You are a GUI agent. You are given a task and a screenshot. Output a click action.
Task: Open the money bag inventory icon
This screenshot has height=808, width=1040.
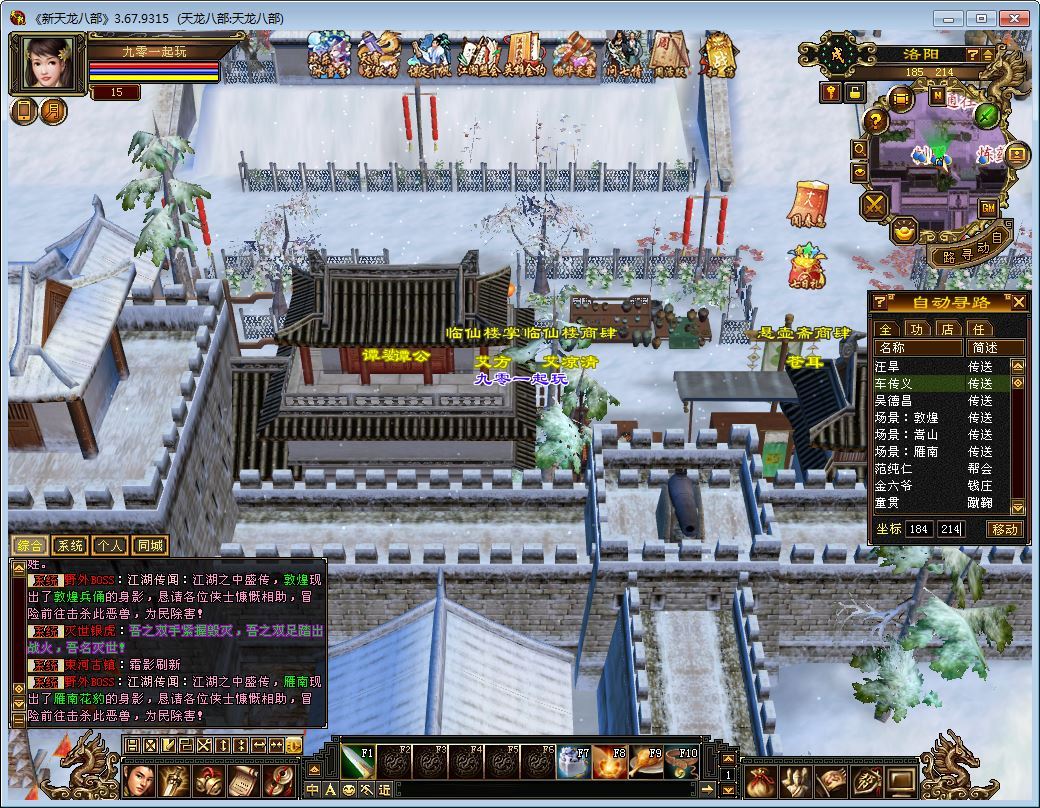pos(761,781)
